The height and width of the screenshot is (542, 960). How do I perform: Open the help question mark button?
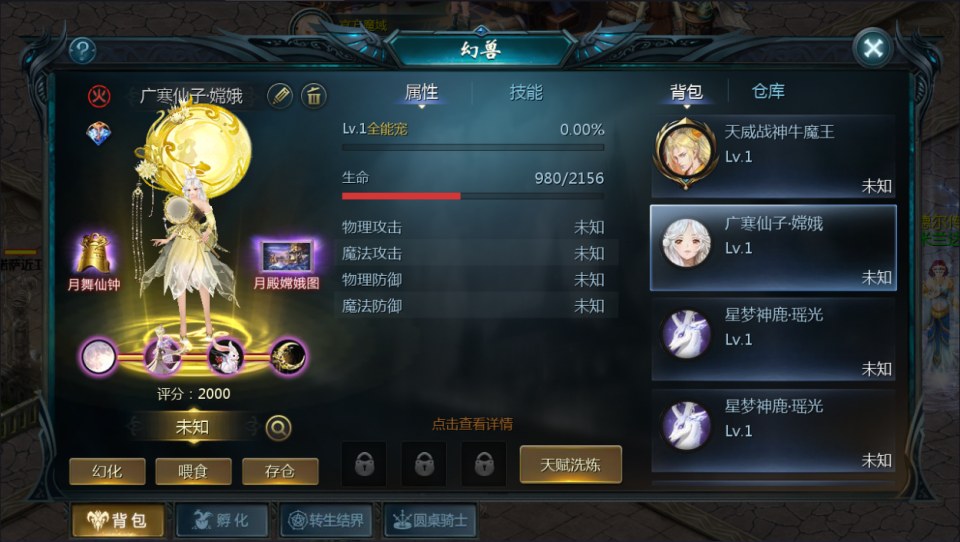[x=82, y=50]
